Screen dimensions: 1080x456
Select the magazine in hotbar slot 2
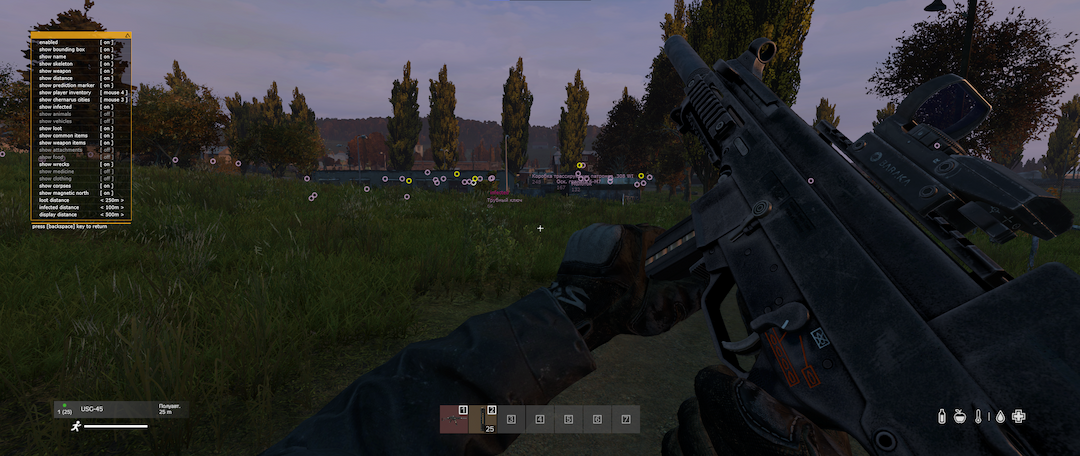(x=483, y=419)
